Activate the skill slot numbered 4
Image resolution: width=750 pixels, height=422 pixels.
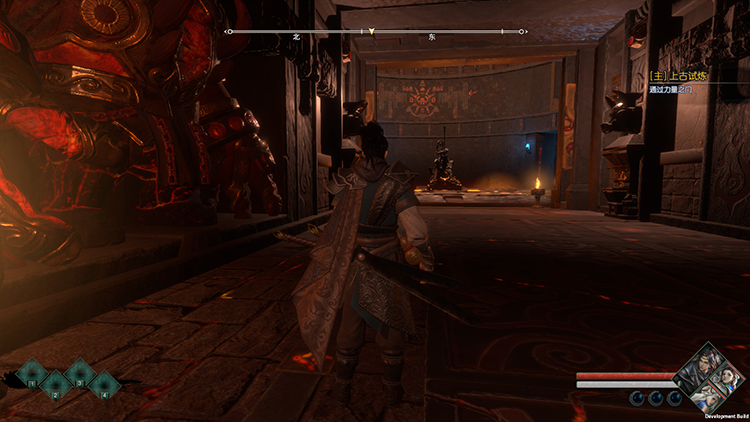click(x=103, y=385)
